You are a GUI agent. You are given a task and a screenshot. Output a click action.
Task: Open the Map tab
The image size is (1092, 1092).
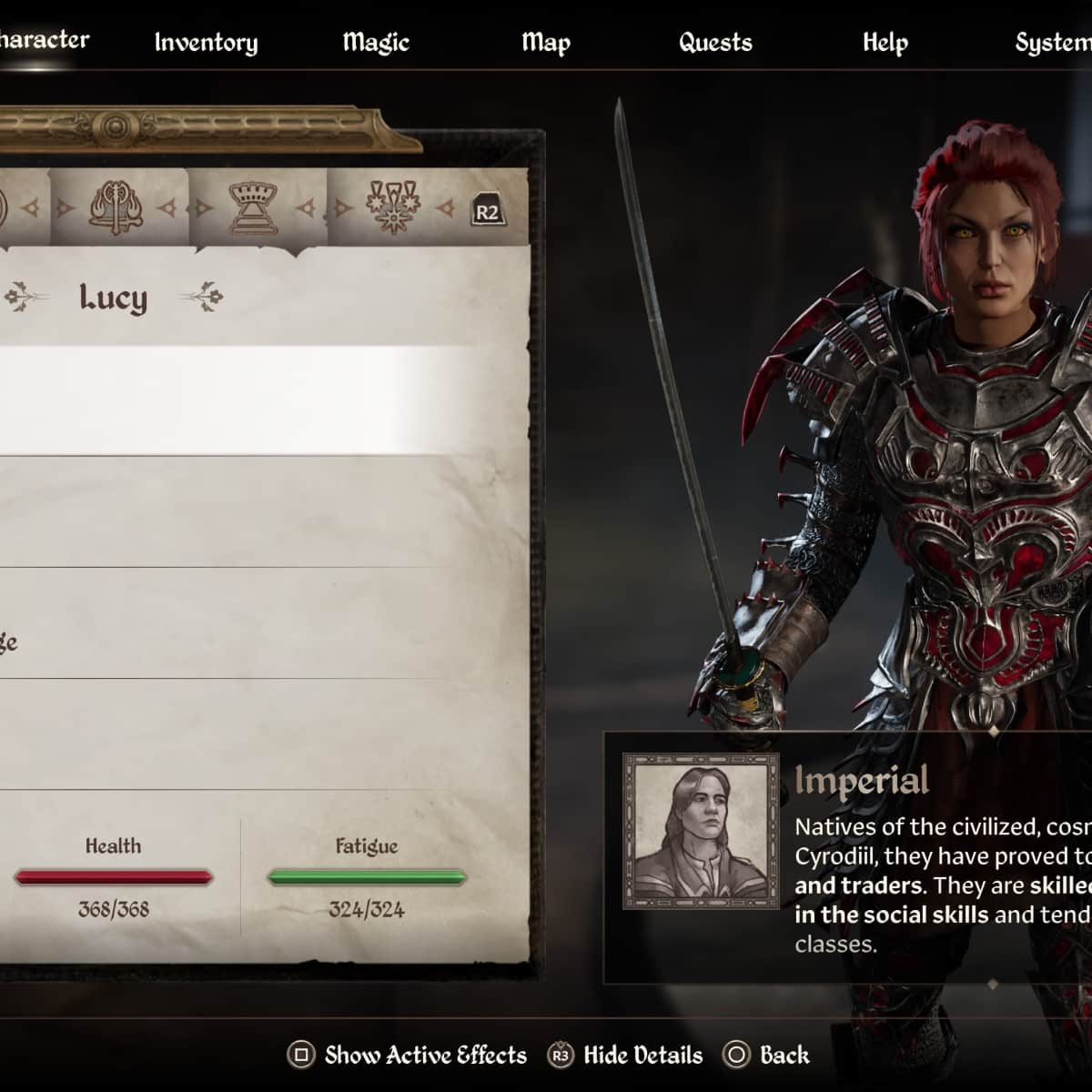click(546, 43)
